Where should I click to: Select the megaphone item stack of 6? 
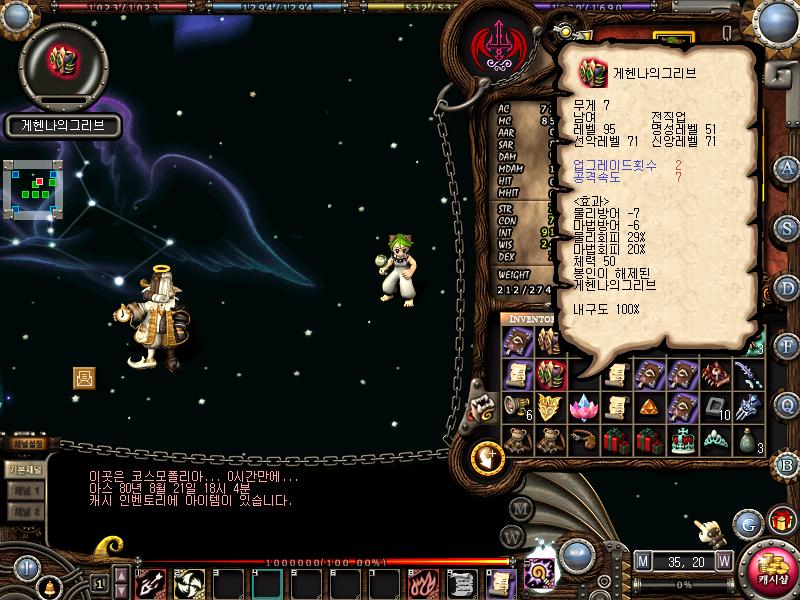(x=517, y=406)
